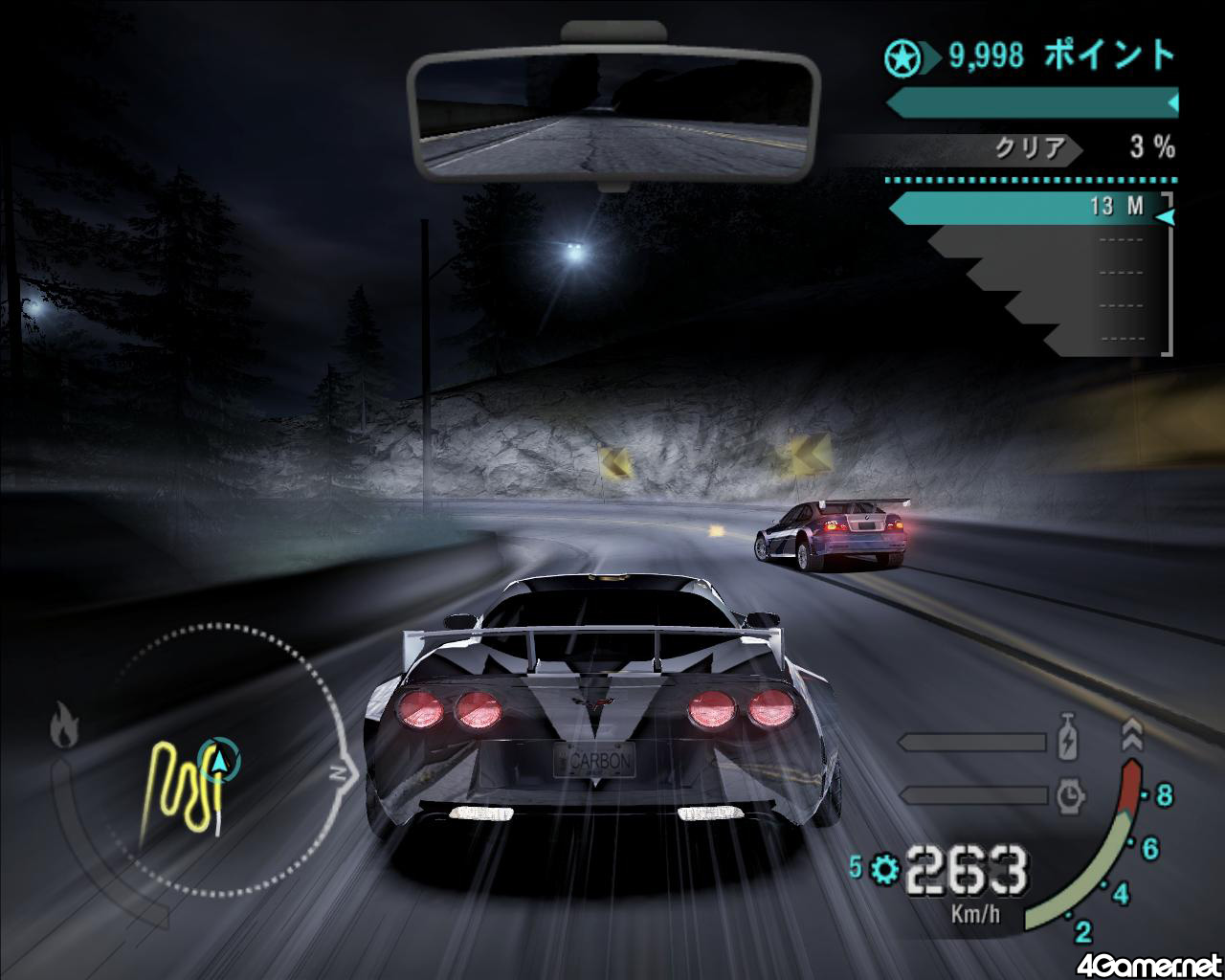Select the gear indicator cog icon
Screen dimensions: 1225x980
[x=886, y=869]
